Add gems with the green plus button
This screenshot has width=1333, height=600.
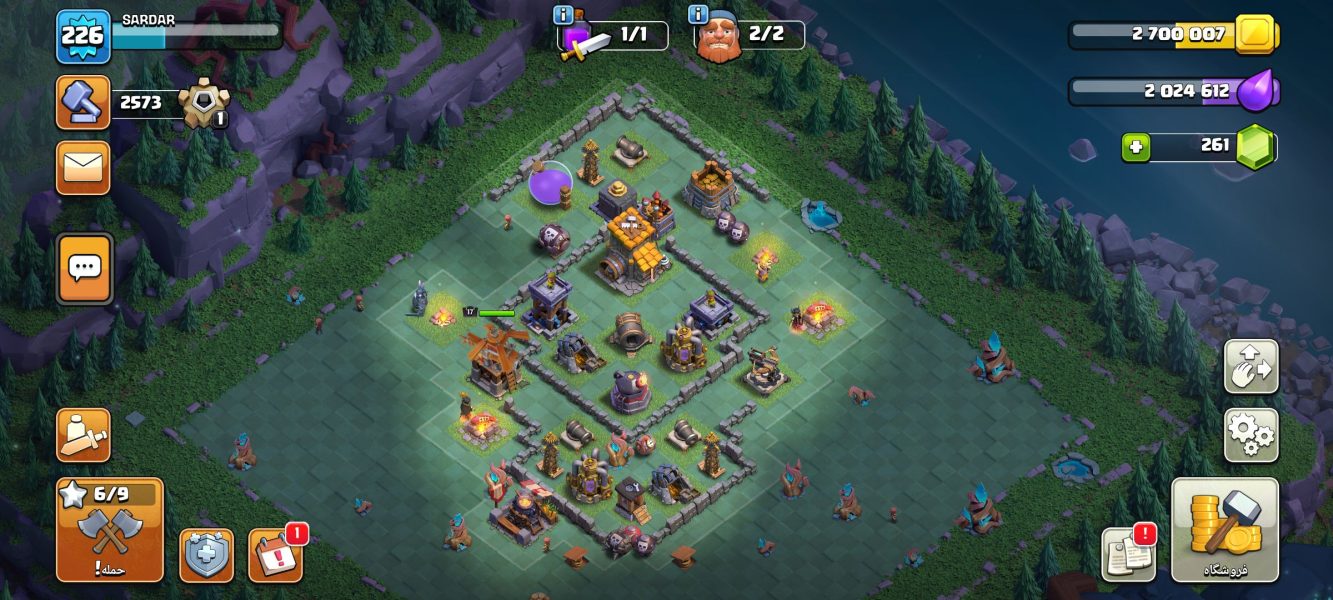[1135, 147]
